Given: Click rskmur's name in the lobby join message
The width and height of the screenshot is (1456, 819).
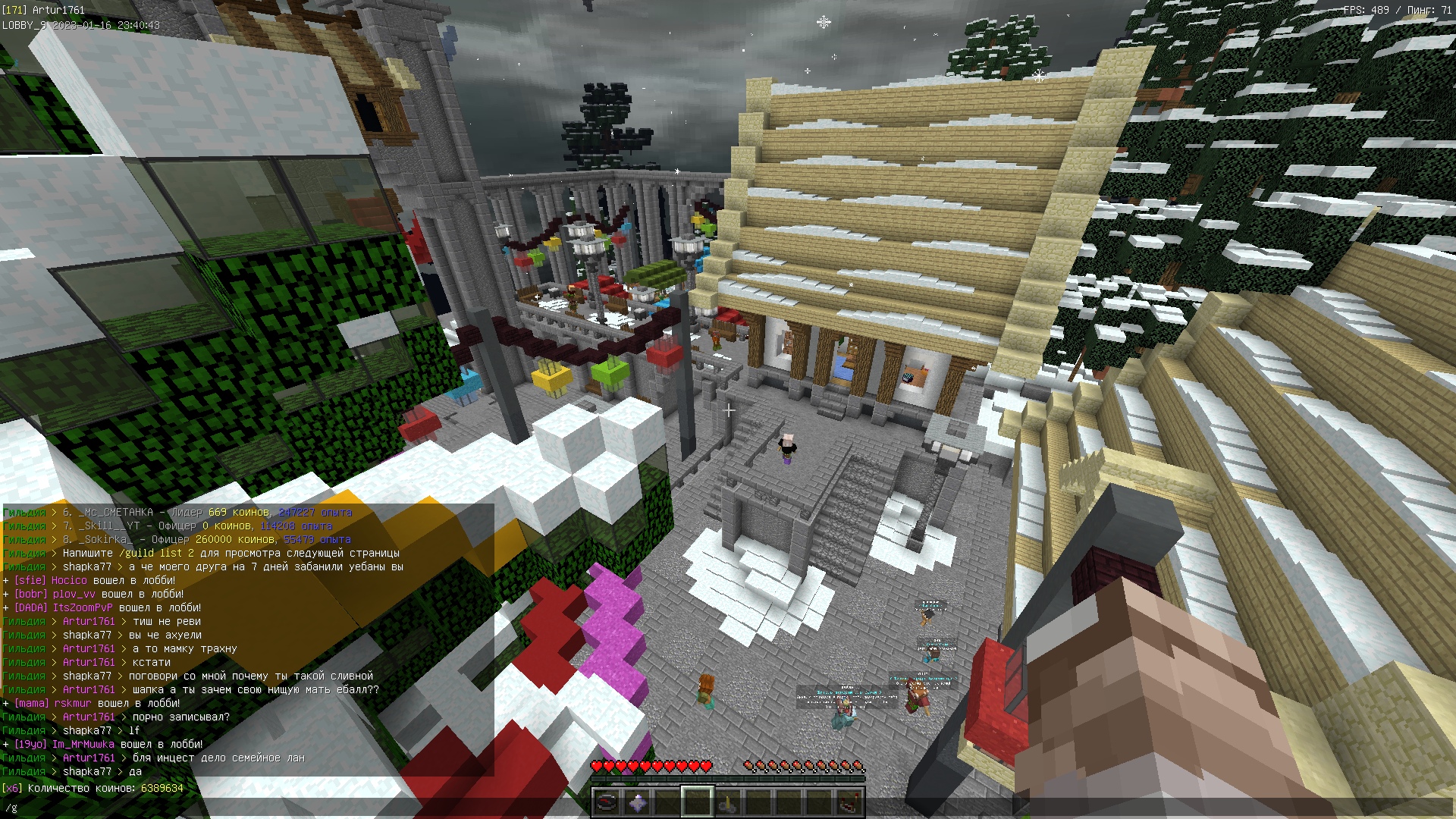Looking at the screenshot, I should [x=73, y=704].
